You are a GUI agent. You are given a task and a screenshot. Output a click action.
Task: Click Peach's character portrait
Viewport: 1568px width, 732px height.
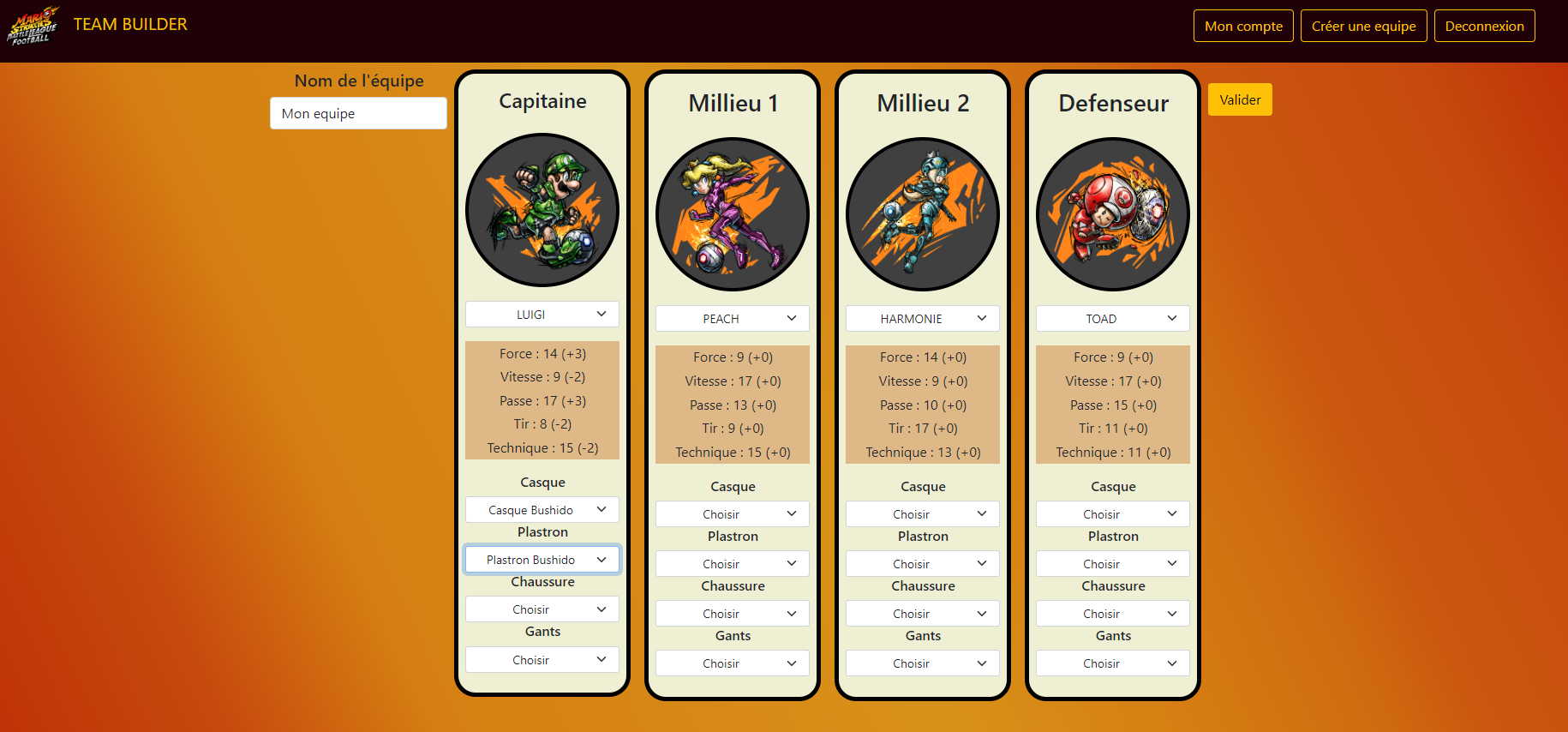click(x=733, y=213)
